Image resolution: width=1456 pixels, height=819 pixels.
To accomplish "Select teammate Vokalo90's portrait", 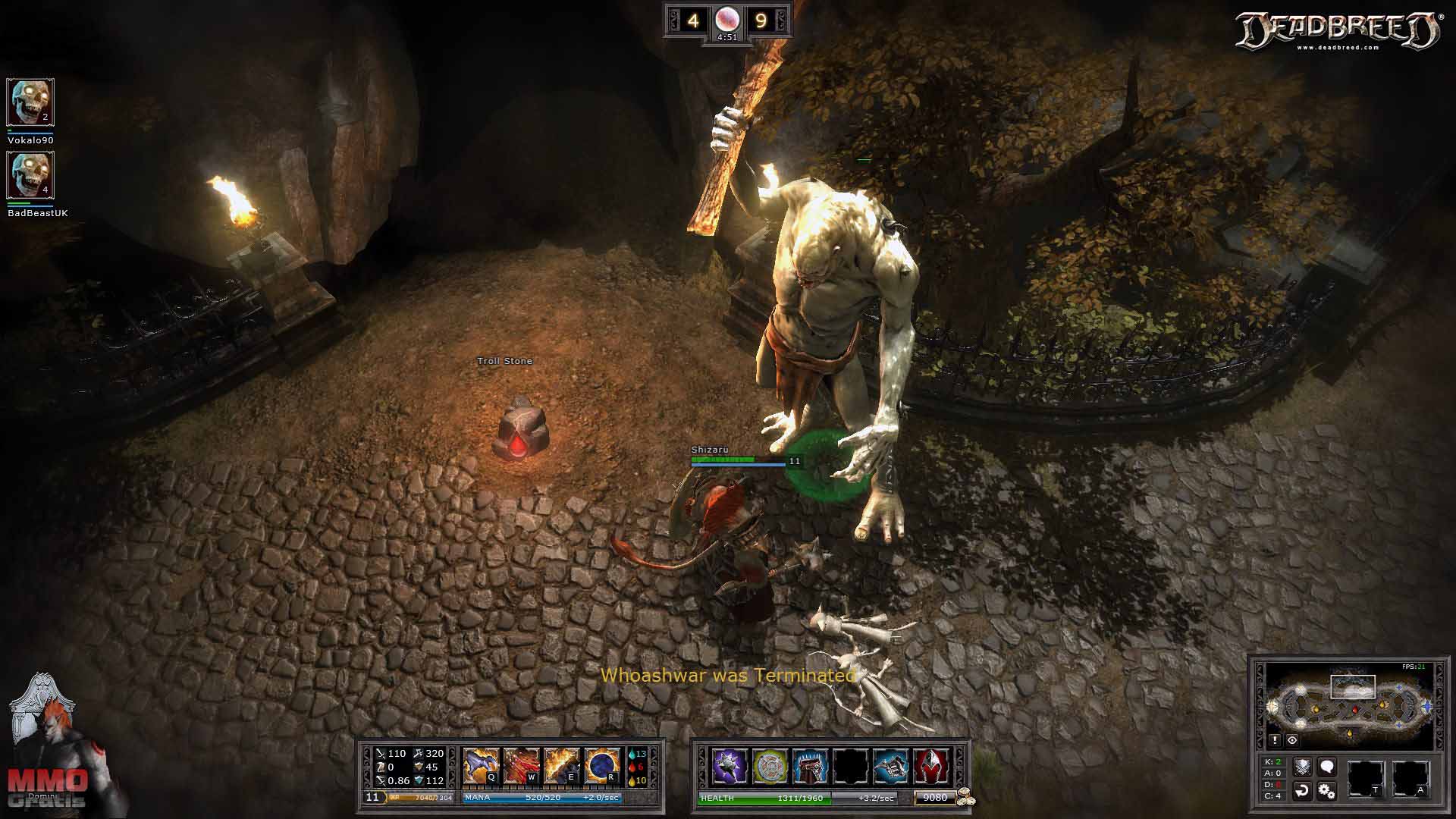I will (x=30, y=102).
